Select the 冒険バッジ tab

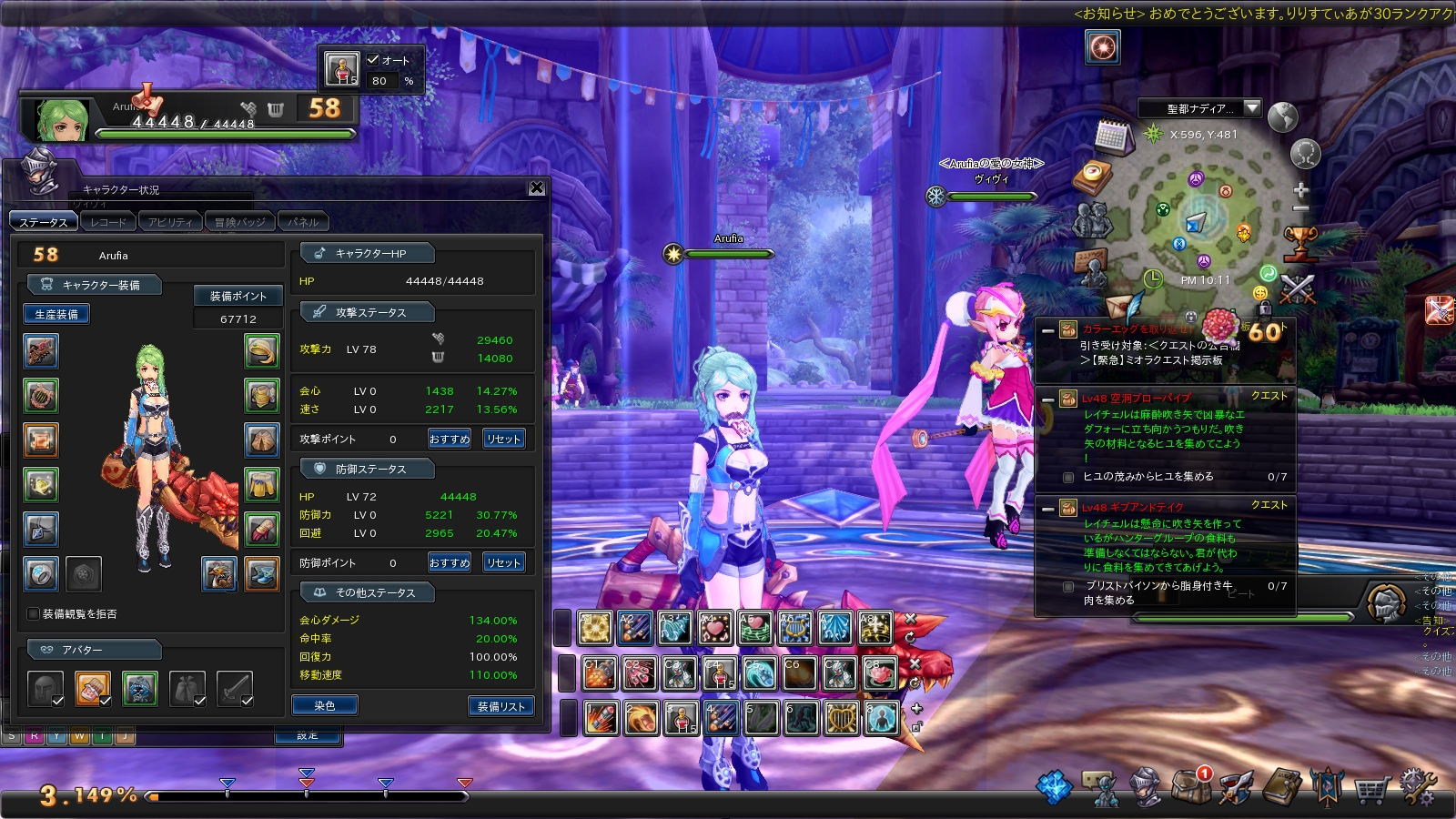pos(239,222)
